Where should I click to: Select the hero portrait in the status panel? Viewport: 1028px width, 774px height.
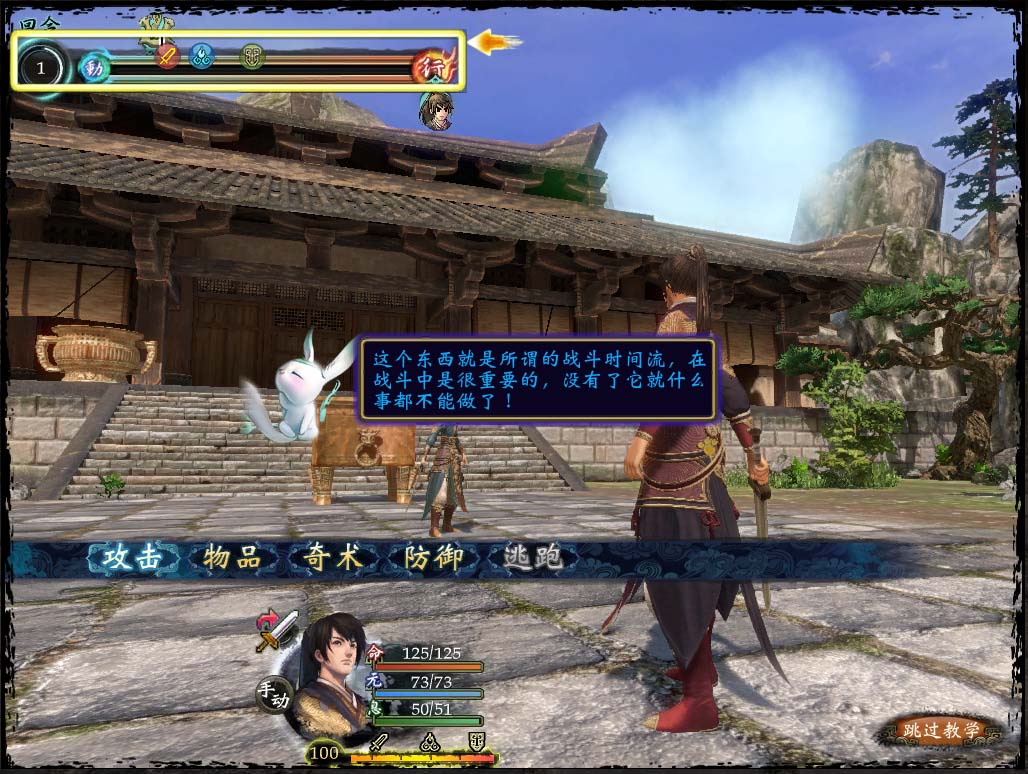tap(336, 671)
